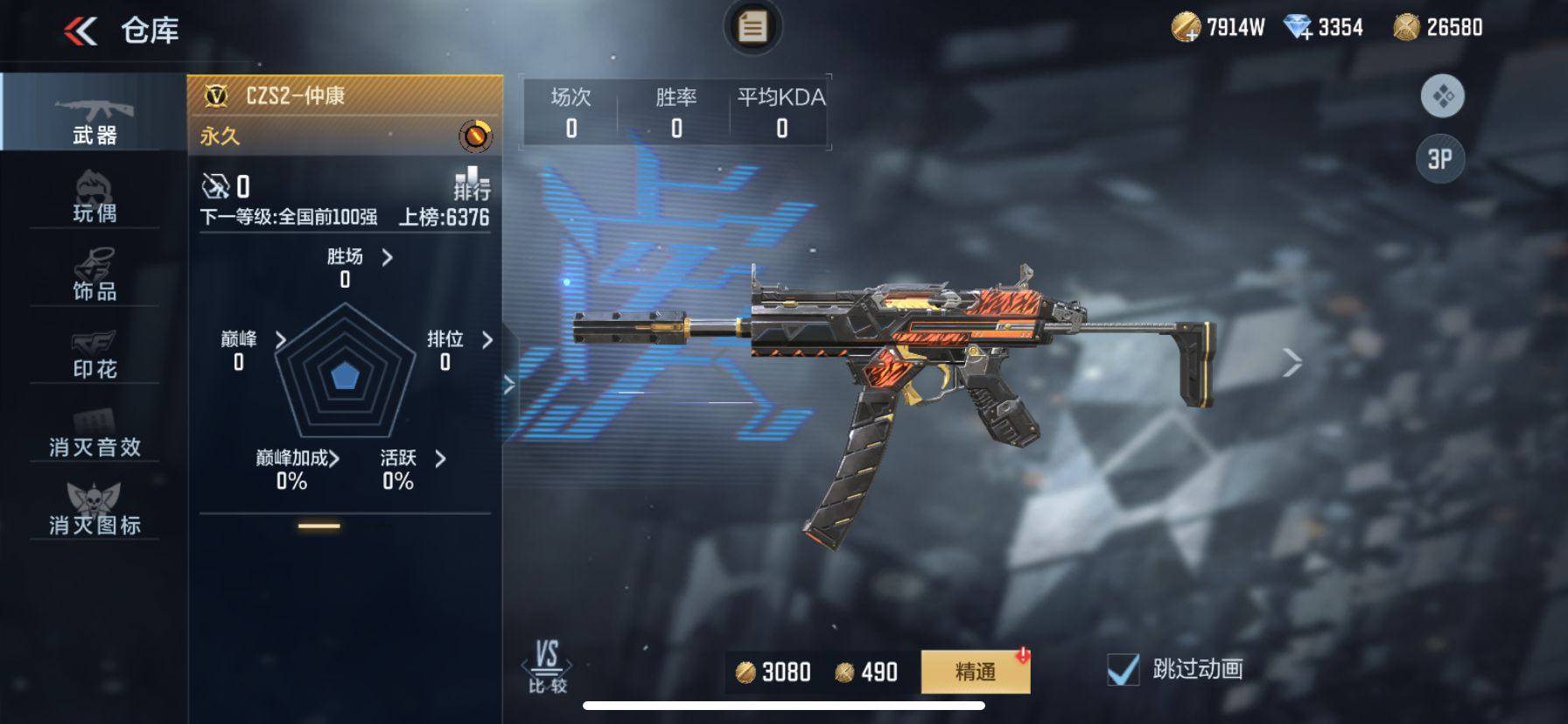Open the 饰品 accessories category
1568x724 pixels.
[94, 275]
